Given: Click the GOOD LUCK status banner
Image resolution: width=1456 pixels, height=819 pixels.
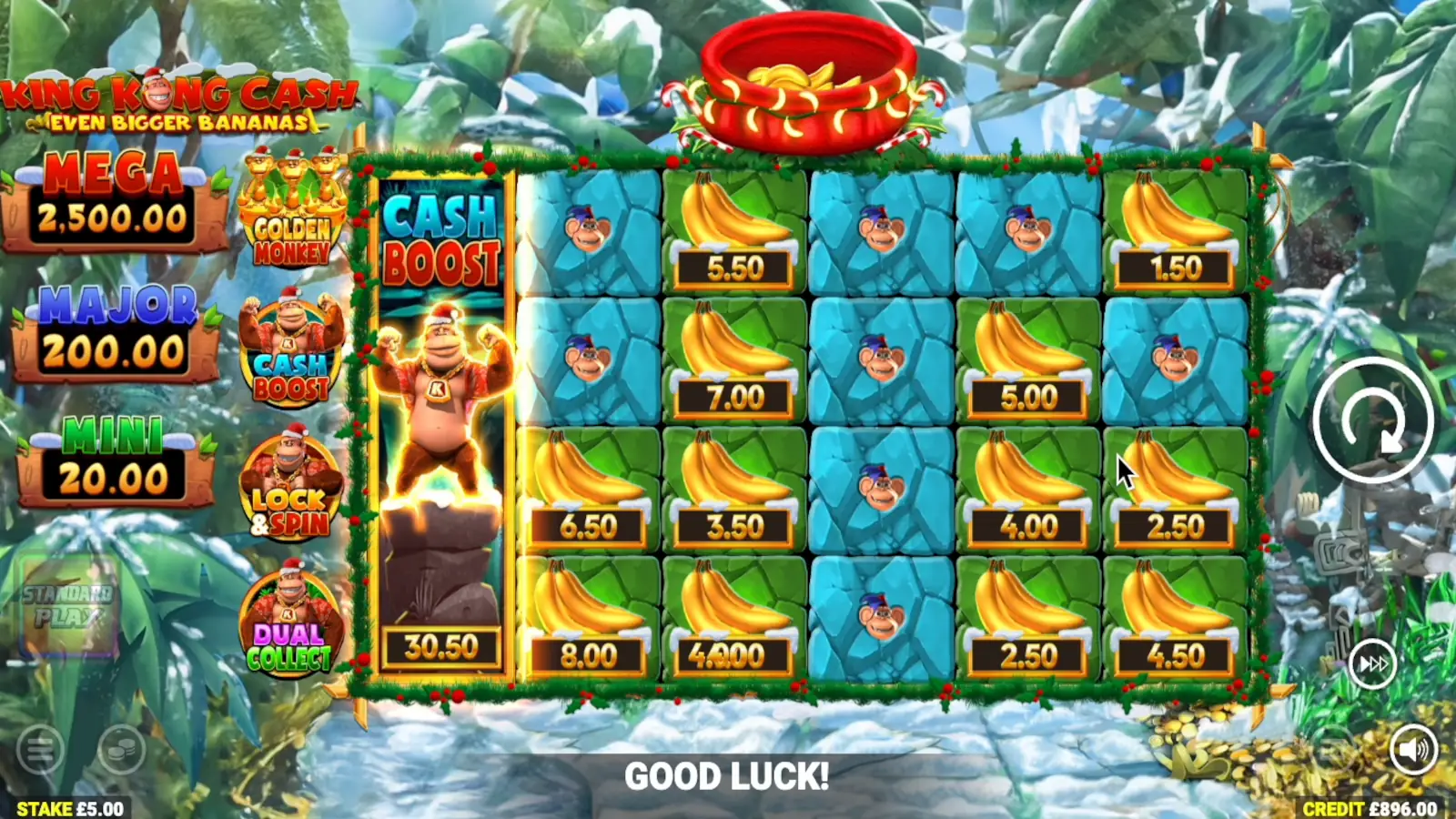Looking at the screenshot, I should click(x=728, y=777).
